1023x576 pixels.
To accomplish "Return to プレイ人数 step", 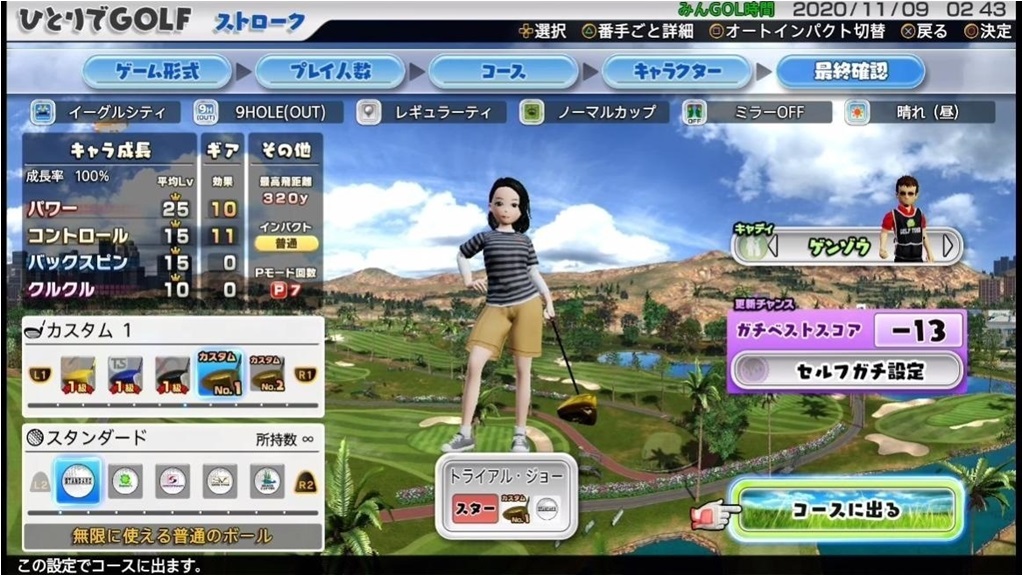I will (330, 72).
